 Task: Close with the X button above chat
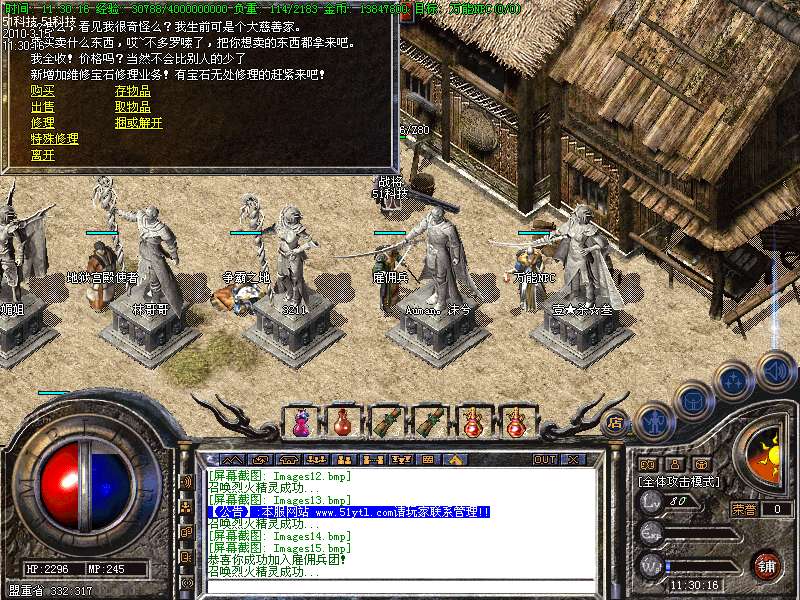[x=573, y=460]
